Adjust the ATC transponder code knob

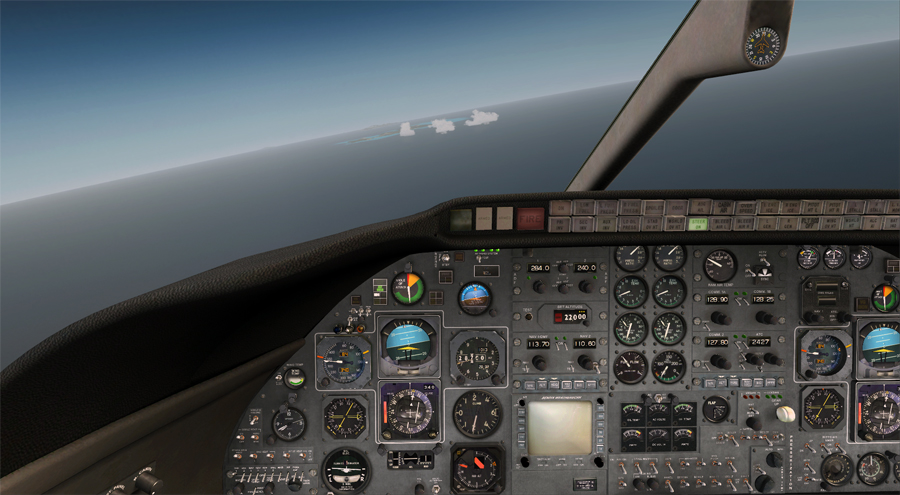pyautogui.click(x=773, y=358)
